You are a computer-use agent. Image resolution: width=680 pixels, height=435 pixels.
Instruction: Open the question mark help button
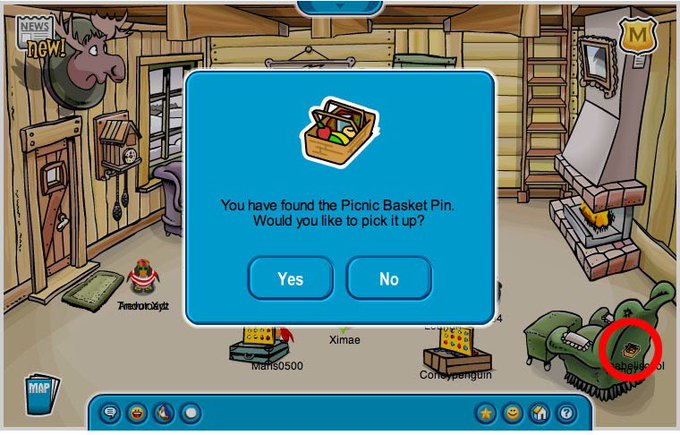point(565,412)
